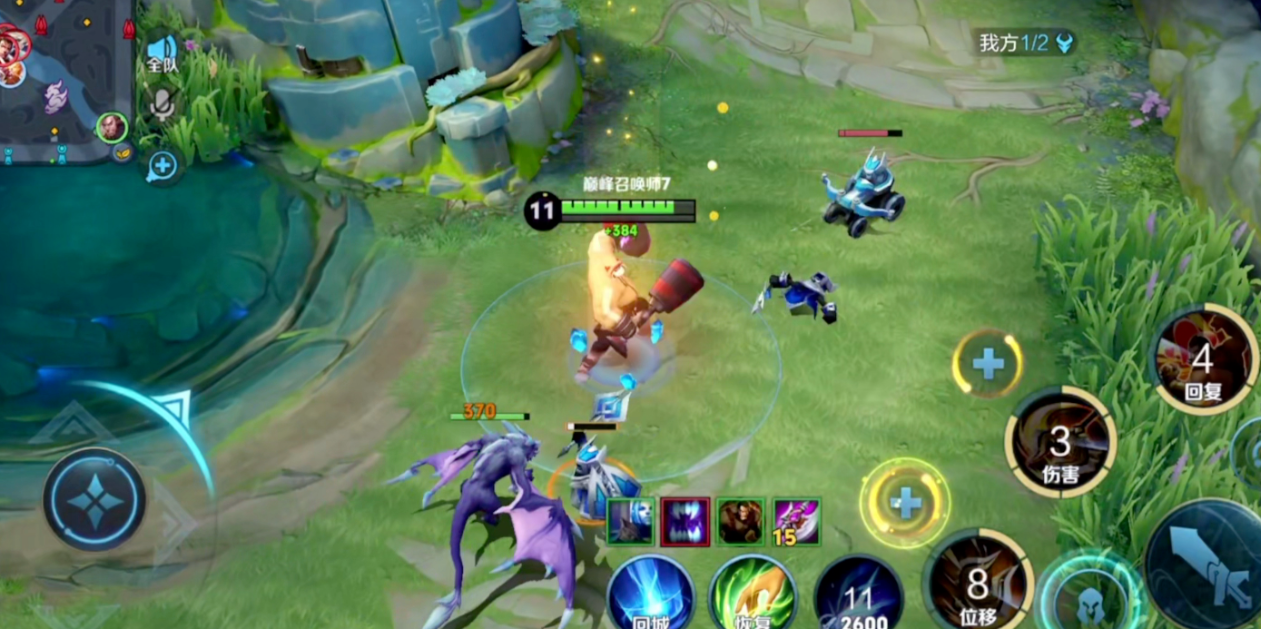The height and width of the screenshot is (629, 1261).
Task: Upgrade the 位移 skill via glowing plus
Action: coord(905,502)
